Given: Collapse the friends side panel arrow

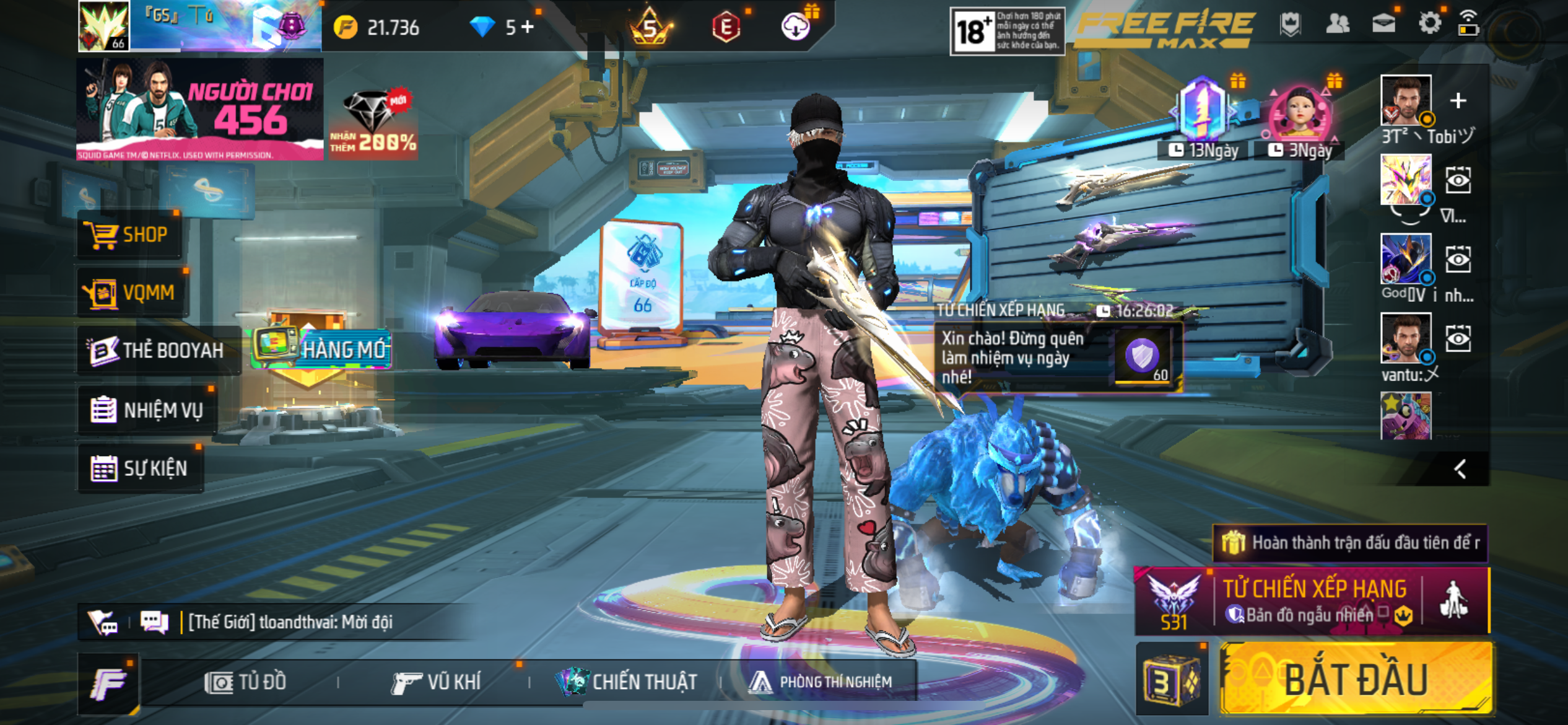Looking at the screenshot, I should [x=1460, y=469].
